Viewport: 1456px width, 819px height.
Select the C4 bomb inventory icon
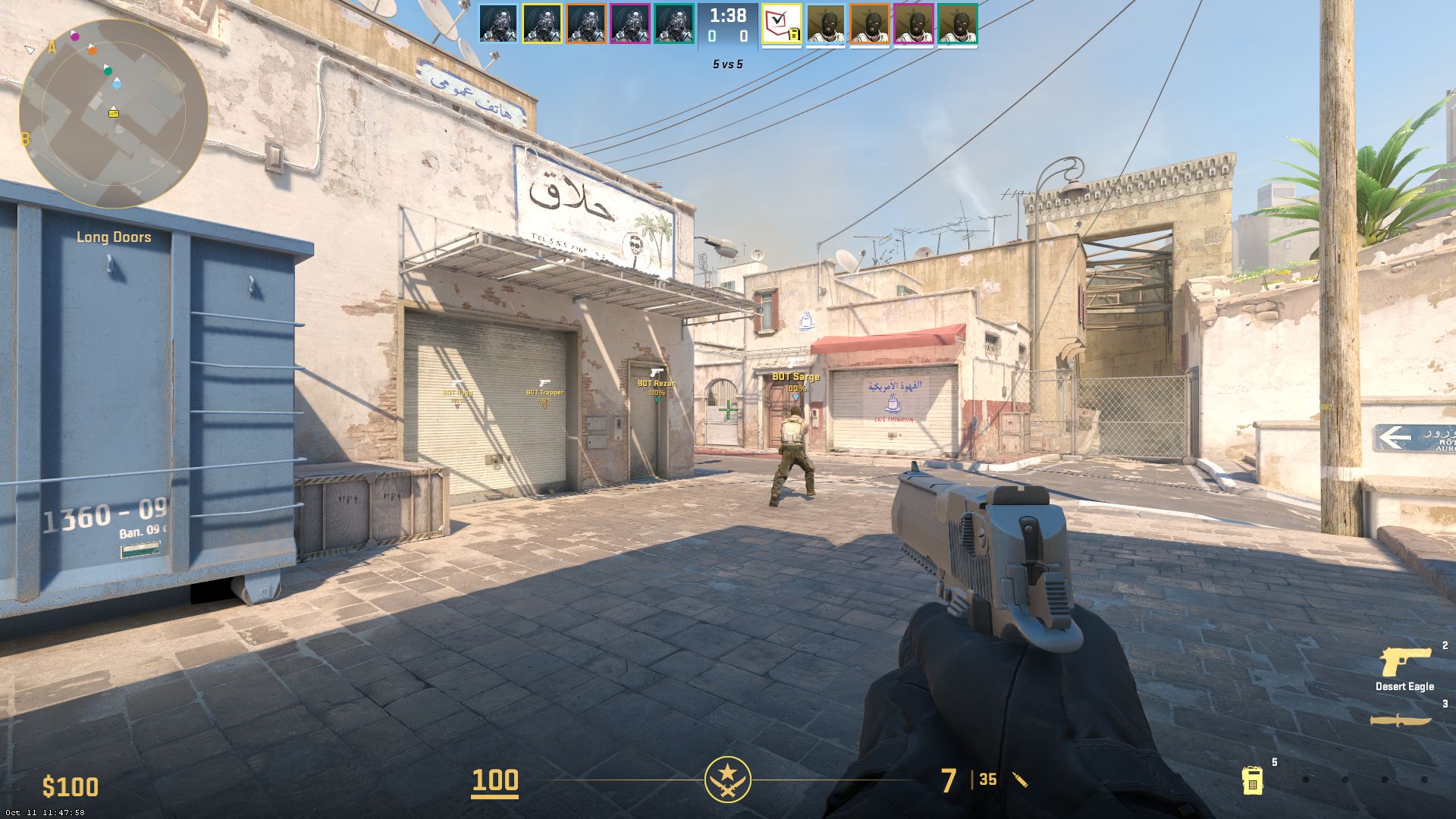click(1252, 780)
